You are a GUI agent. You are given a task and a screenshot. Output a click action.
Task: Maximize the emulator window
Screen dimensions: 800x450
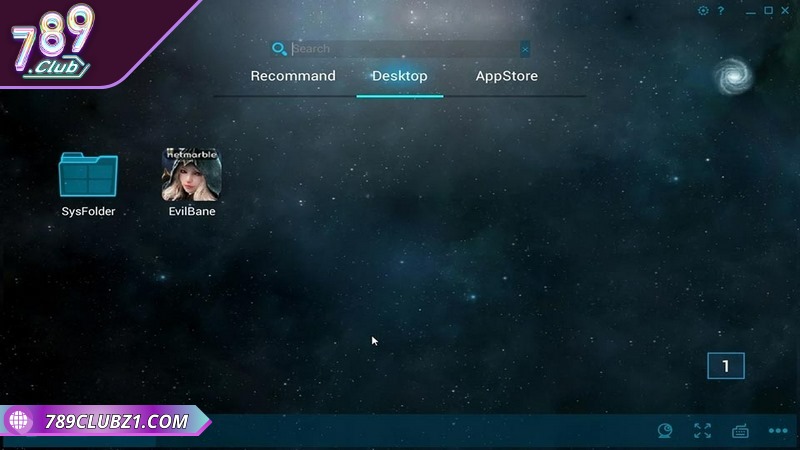point(768,11)
